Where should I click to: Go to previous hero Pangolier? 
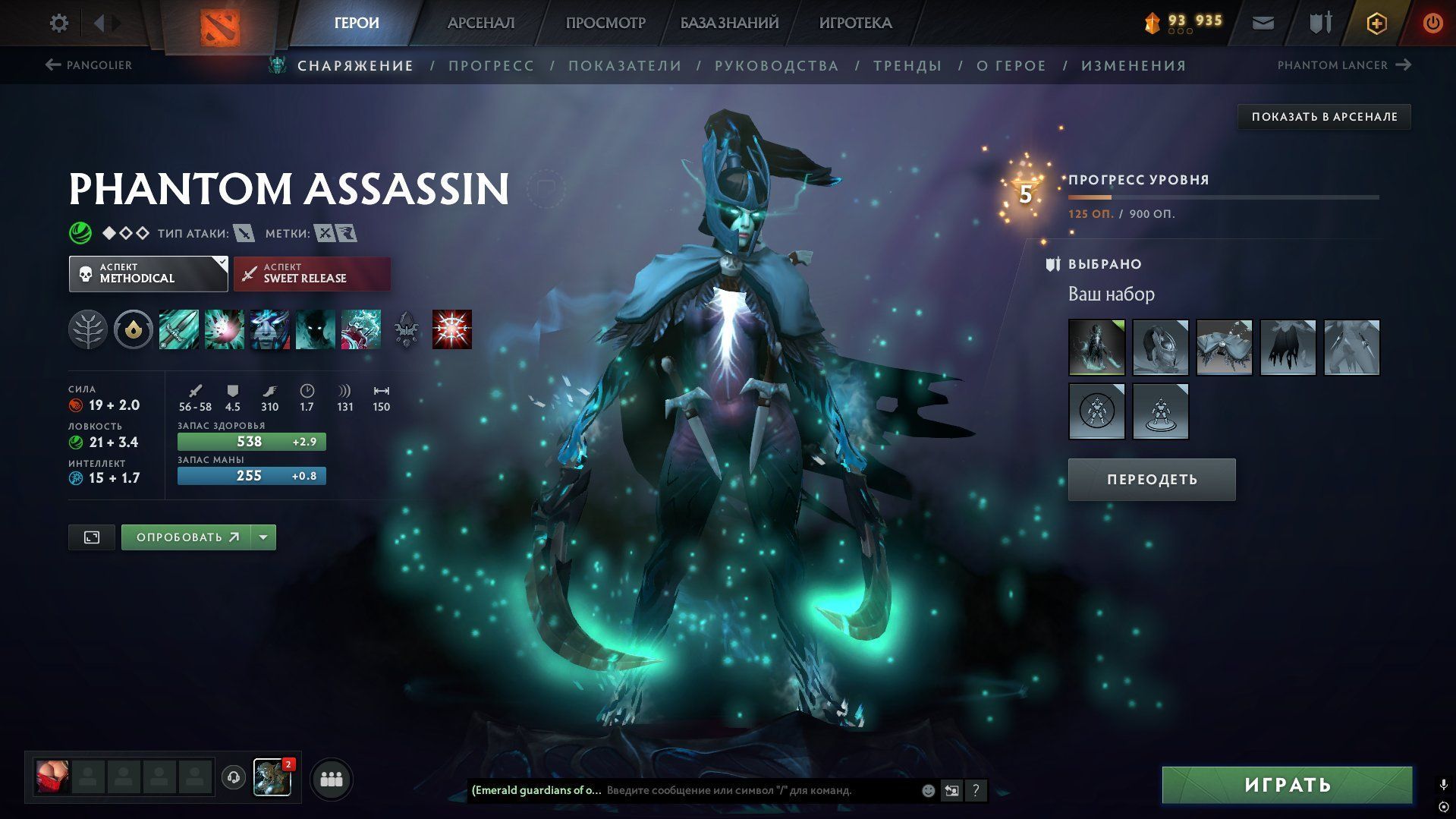[x=89, y=65]
